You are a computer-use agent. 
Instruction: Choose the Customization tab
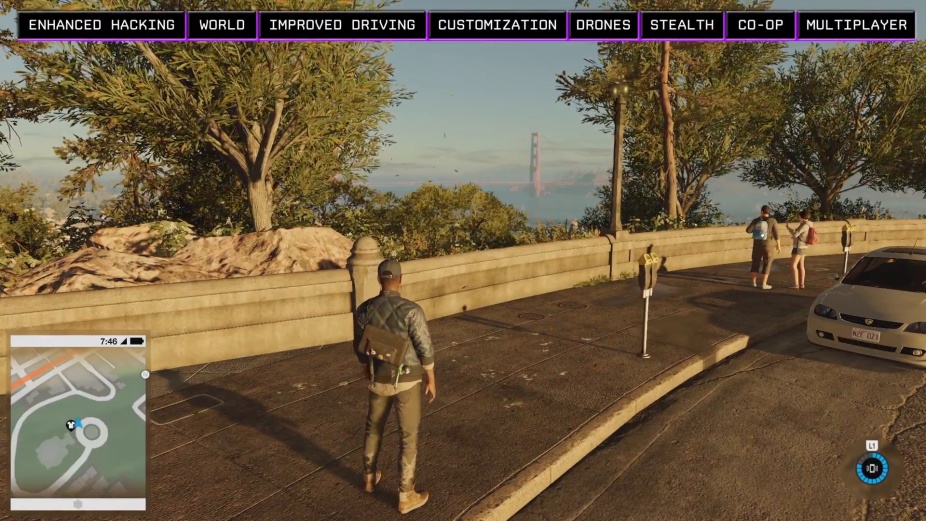coord(497,25)
